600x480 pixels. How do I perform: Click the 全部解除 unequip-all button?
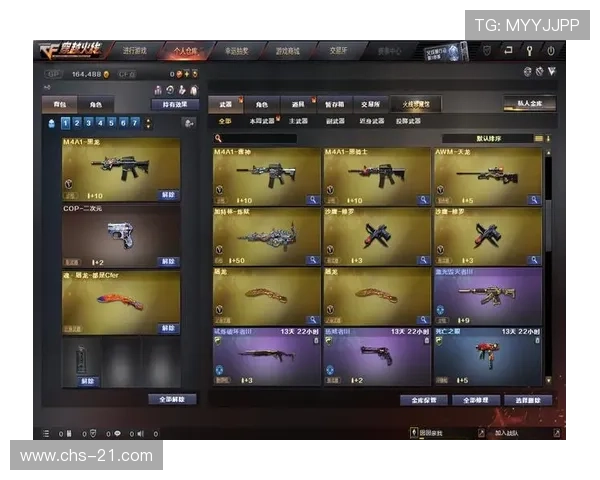pos(171,399)
